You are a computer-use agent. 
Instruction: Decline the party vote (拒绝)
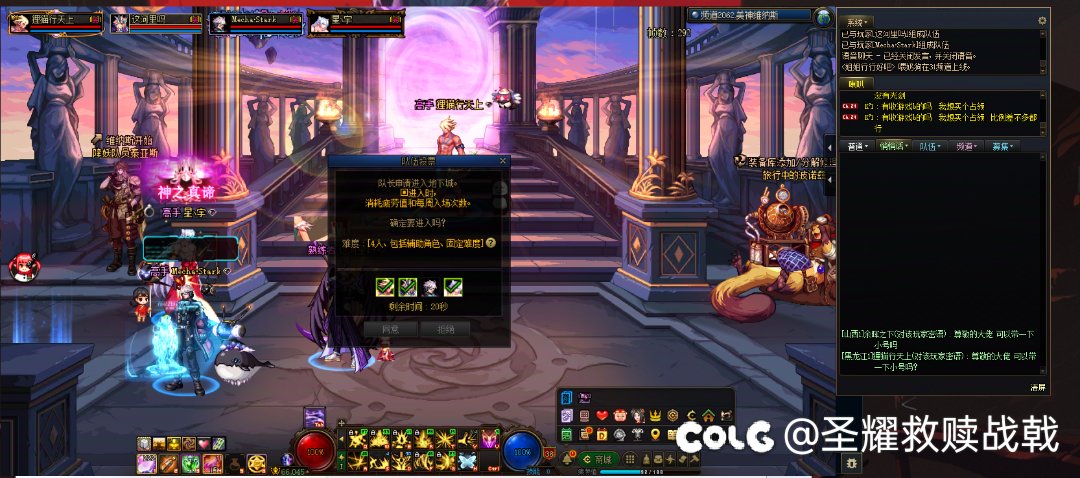click(445, 328)
